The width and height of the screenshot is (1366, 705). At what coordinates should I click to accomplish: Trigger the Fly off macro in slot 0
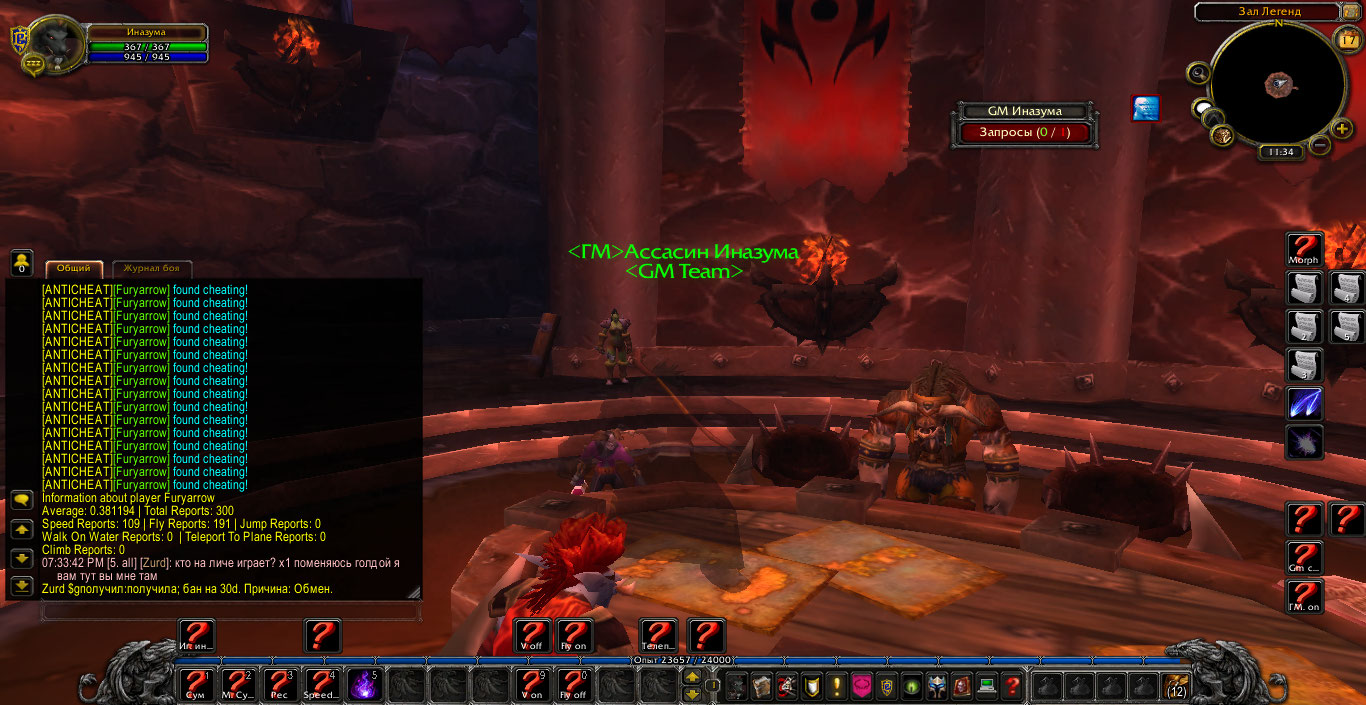573,685
